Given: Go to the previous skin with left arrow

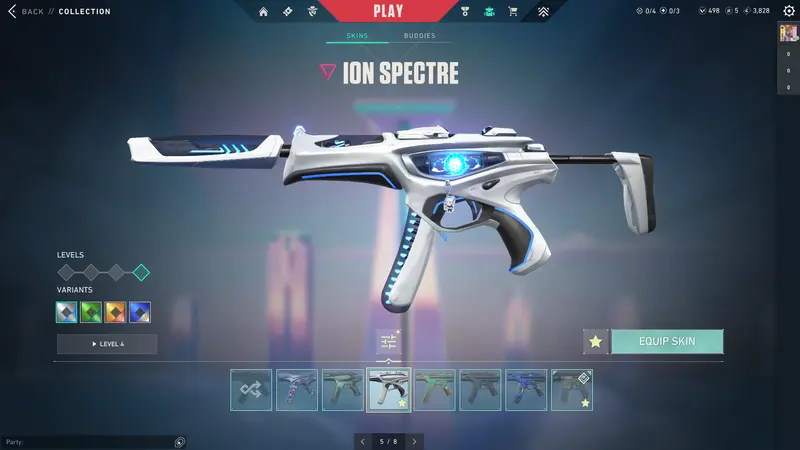Looking at the screenshot, I should coord(362,441).
